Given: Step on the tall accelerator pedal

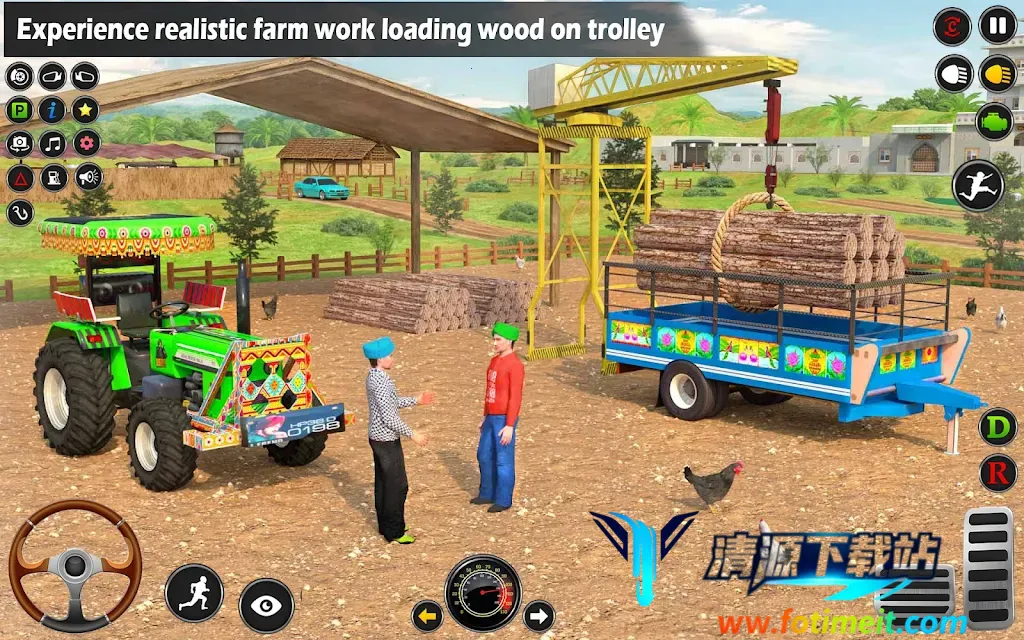Looking at the screenshot, I should pos(988,556).
